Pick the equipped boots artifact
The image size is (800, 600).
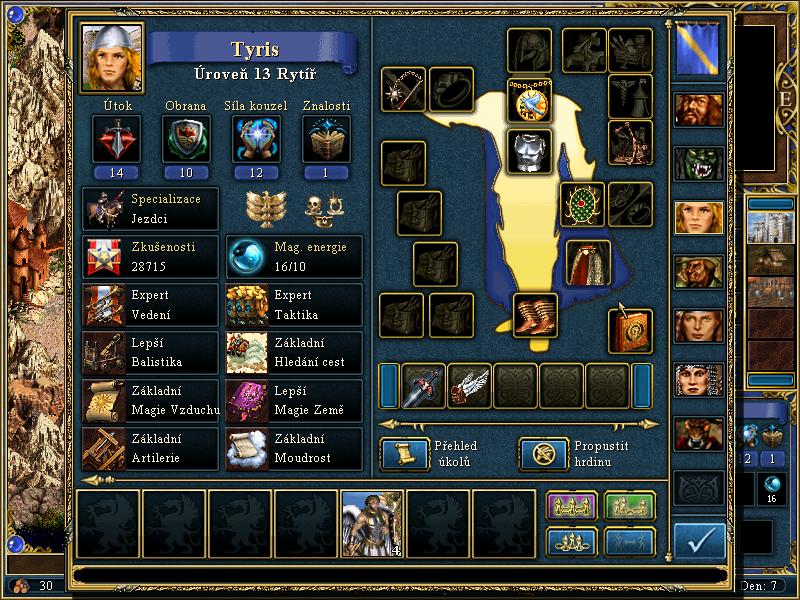tap(535, 315)
